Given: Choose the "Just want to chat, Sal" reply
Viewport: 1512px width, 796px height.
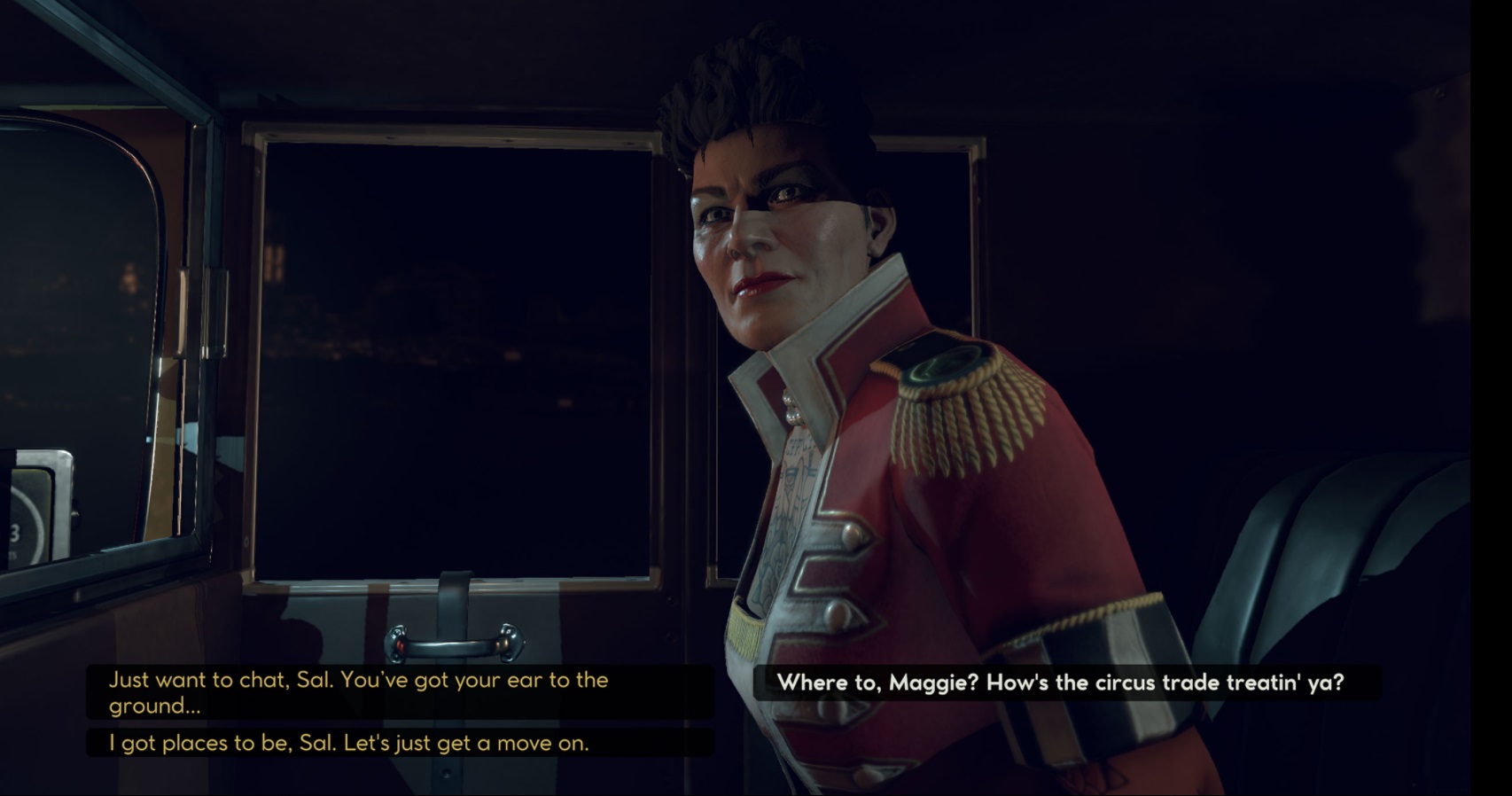Looking at the screenshot, I should [x=358, y=692].
